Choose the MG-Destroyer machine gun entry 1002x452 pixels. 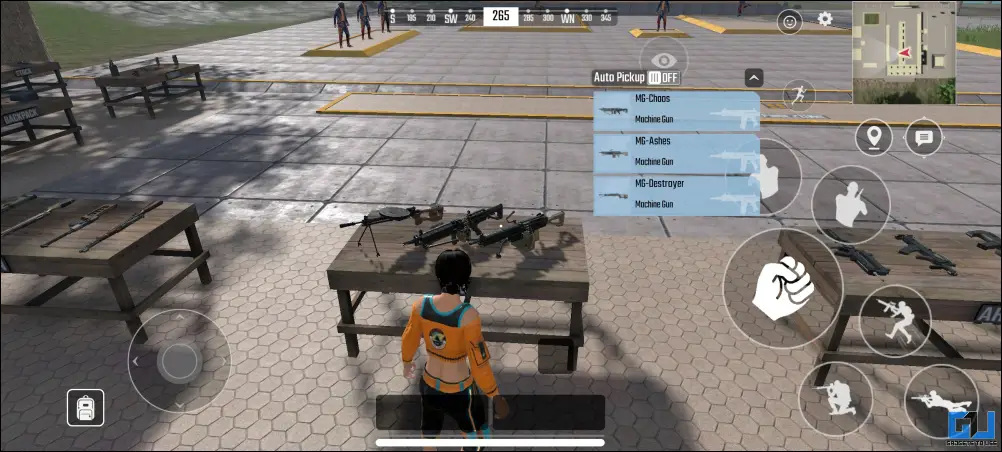coord(676,195)
